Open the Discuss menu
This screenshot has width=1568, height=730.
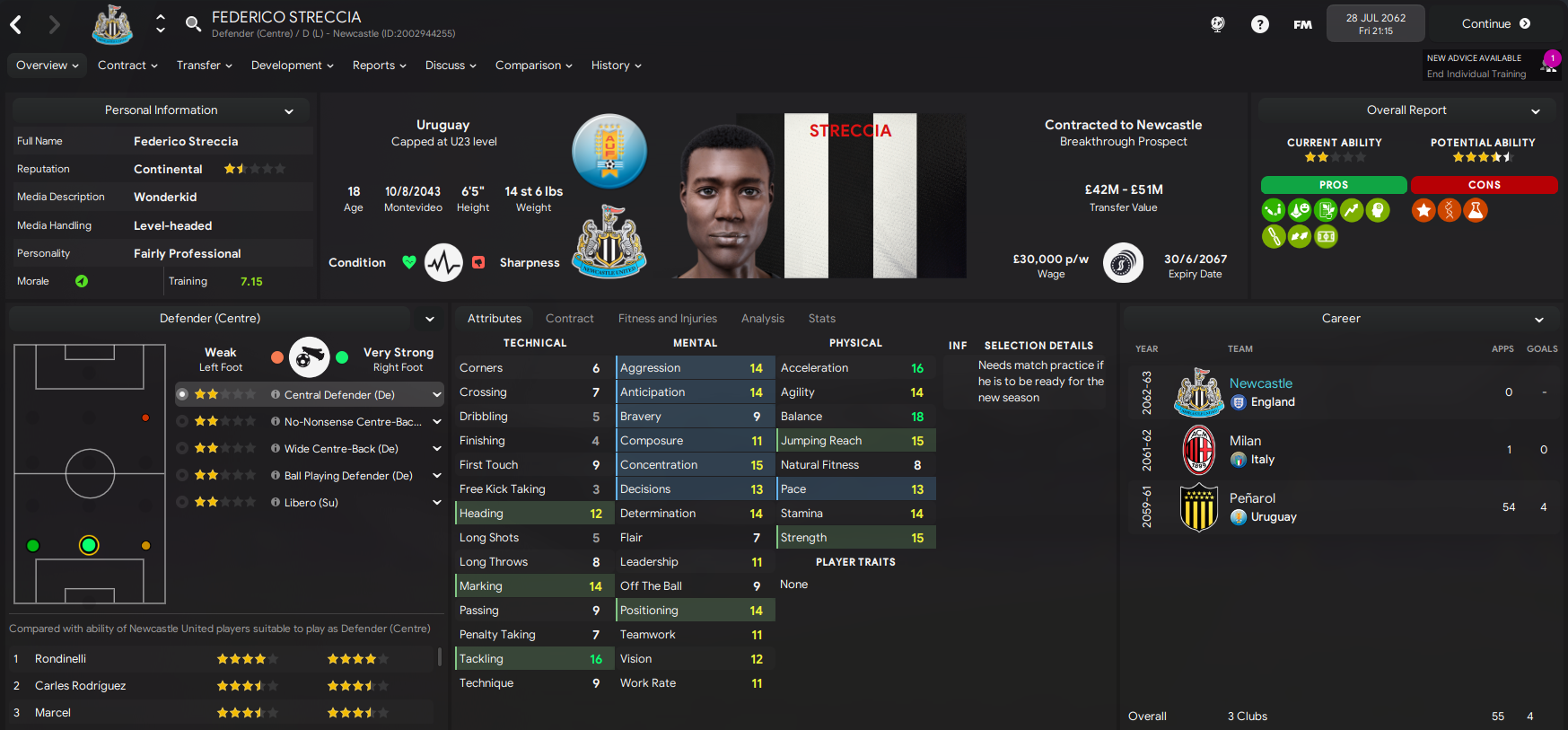(451, 66)
